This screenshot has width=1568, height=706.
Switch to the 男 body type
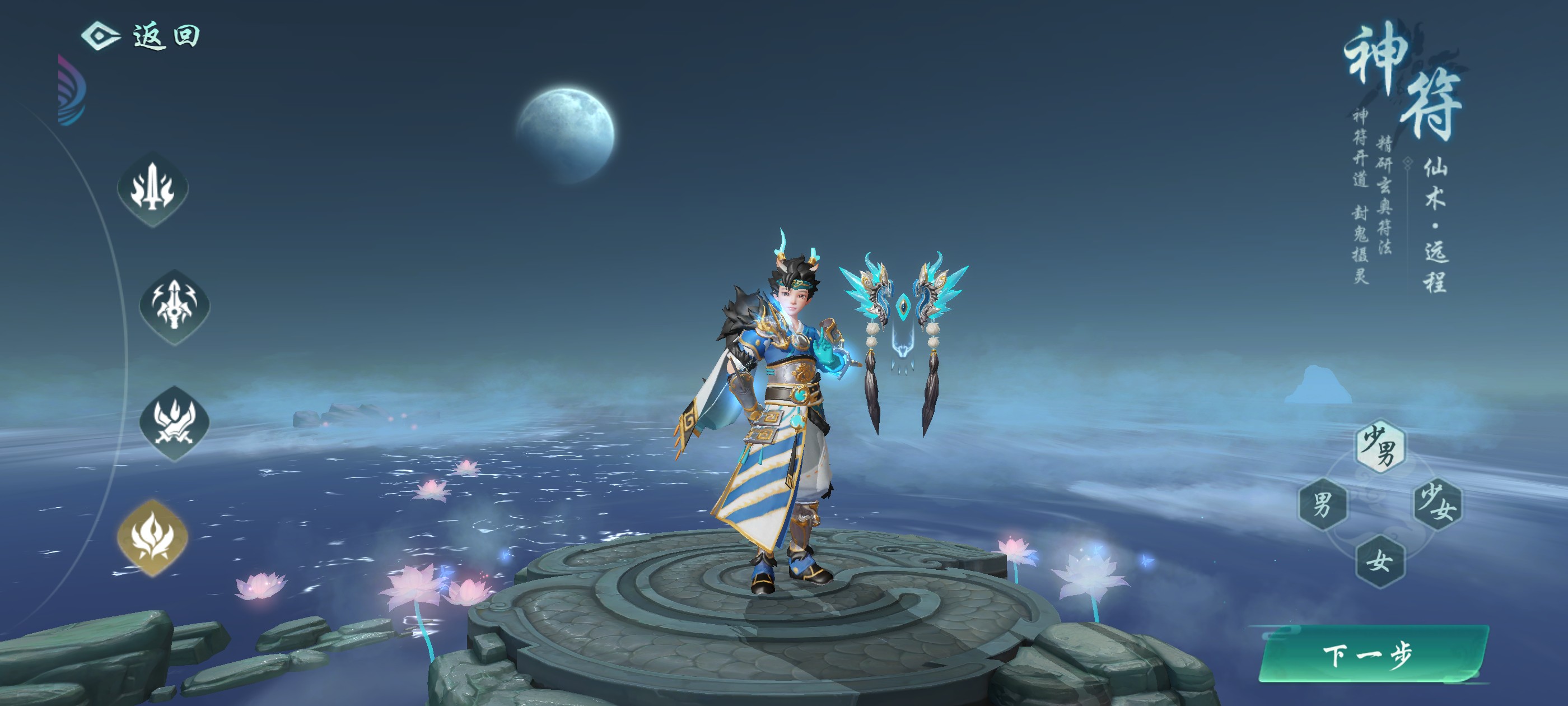(x=1322, y=504)
